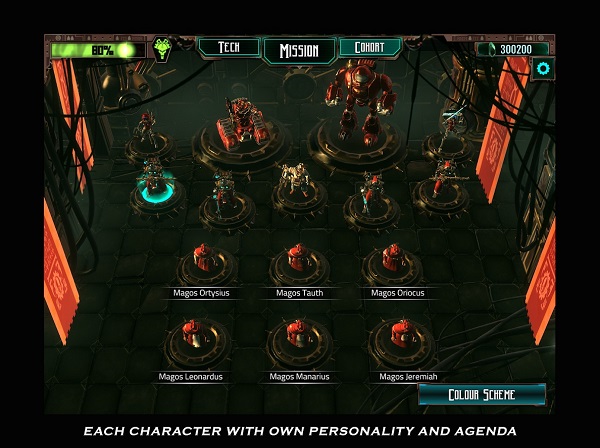The image size is (600, 448).
Task: Open the Tech tab
Action: [228, 47]
